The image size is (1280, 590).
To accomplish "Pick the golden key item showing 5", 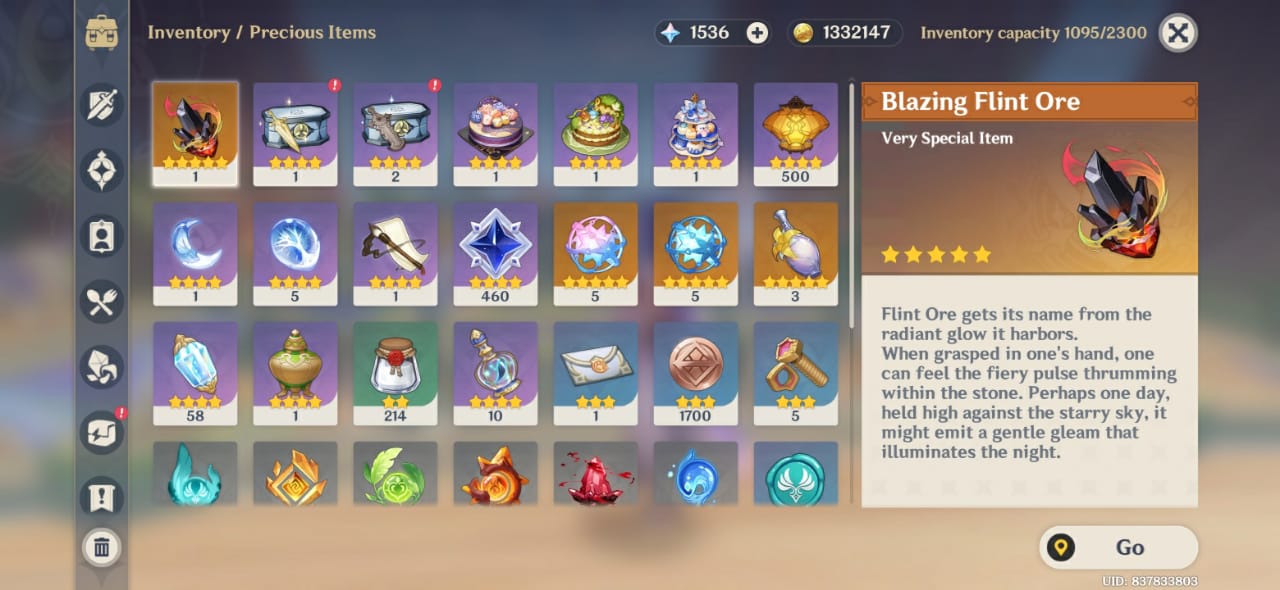I will (x=795, y=372).
